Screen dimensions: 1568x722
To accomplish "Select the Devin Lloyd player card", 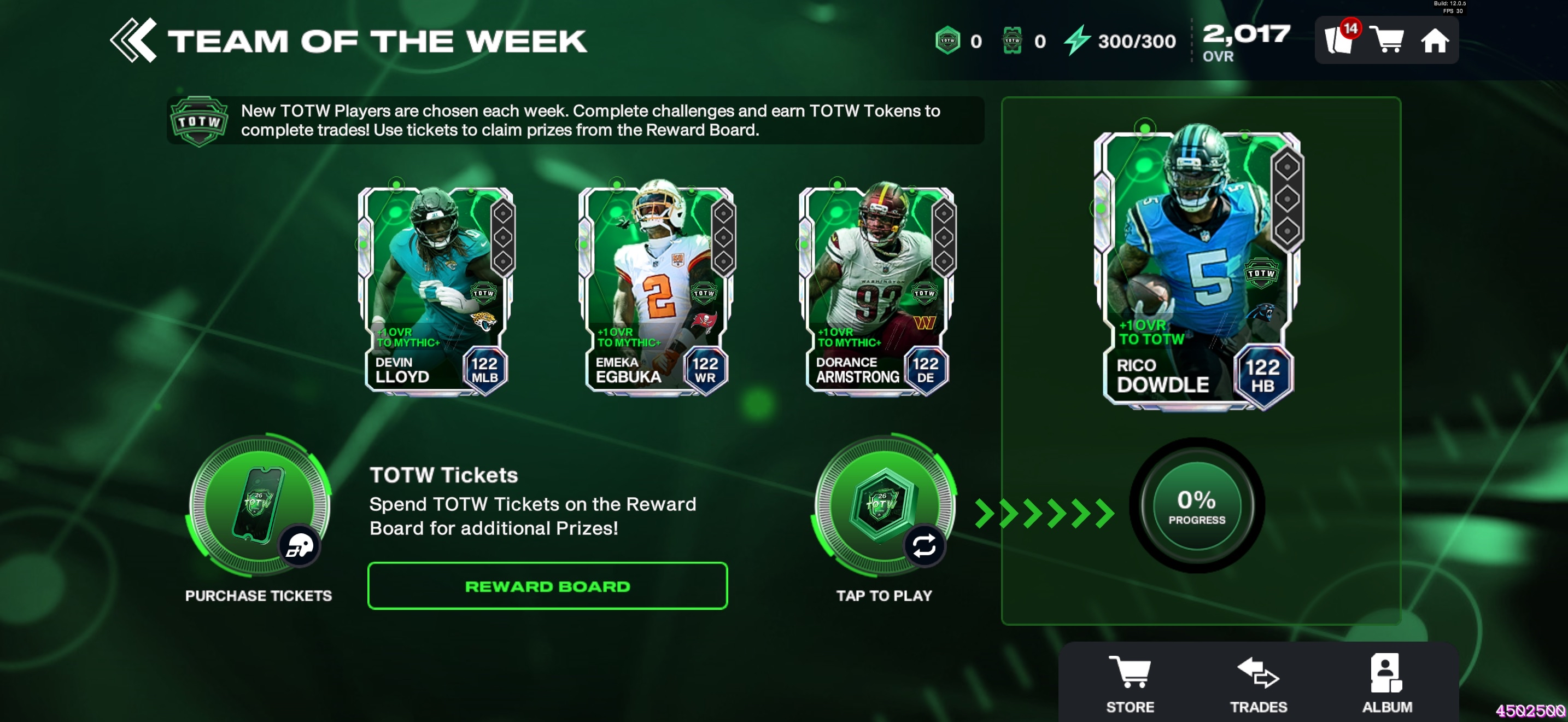I will (x=436, y=290).
